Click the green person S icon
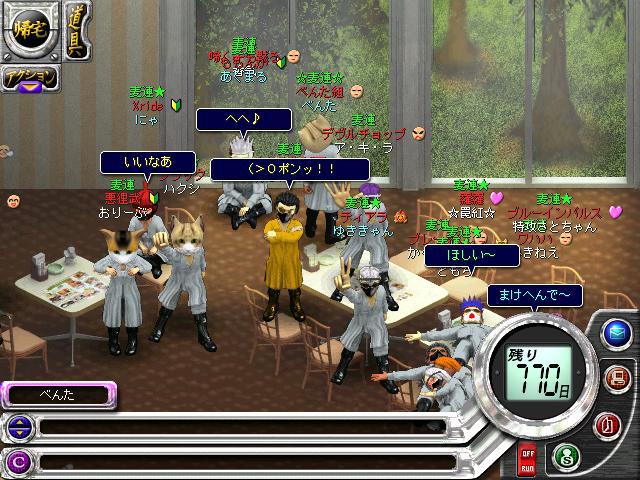Image resolution: width=640 pixels, height=480 pixels. click(x=565, y=455)
